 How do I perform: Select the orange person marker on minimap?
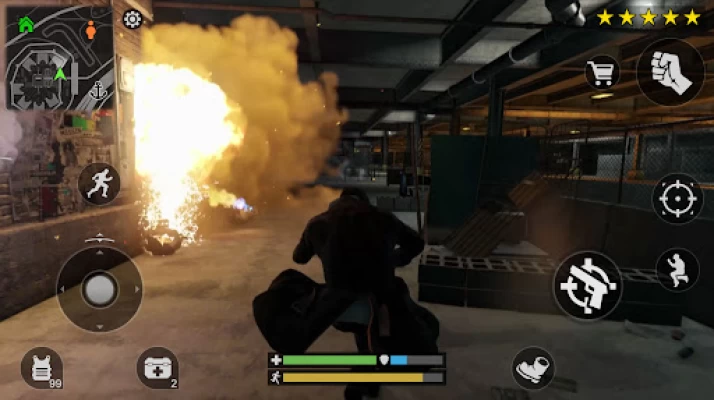(91, 29)
